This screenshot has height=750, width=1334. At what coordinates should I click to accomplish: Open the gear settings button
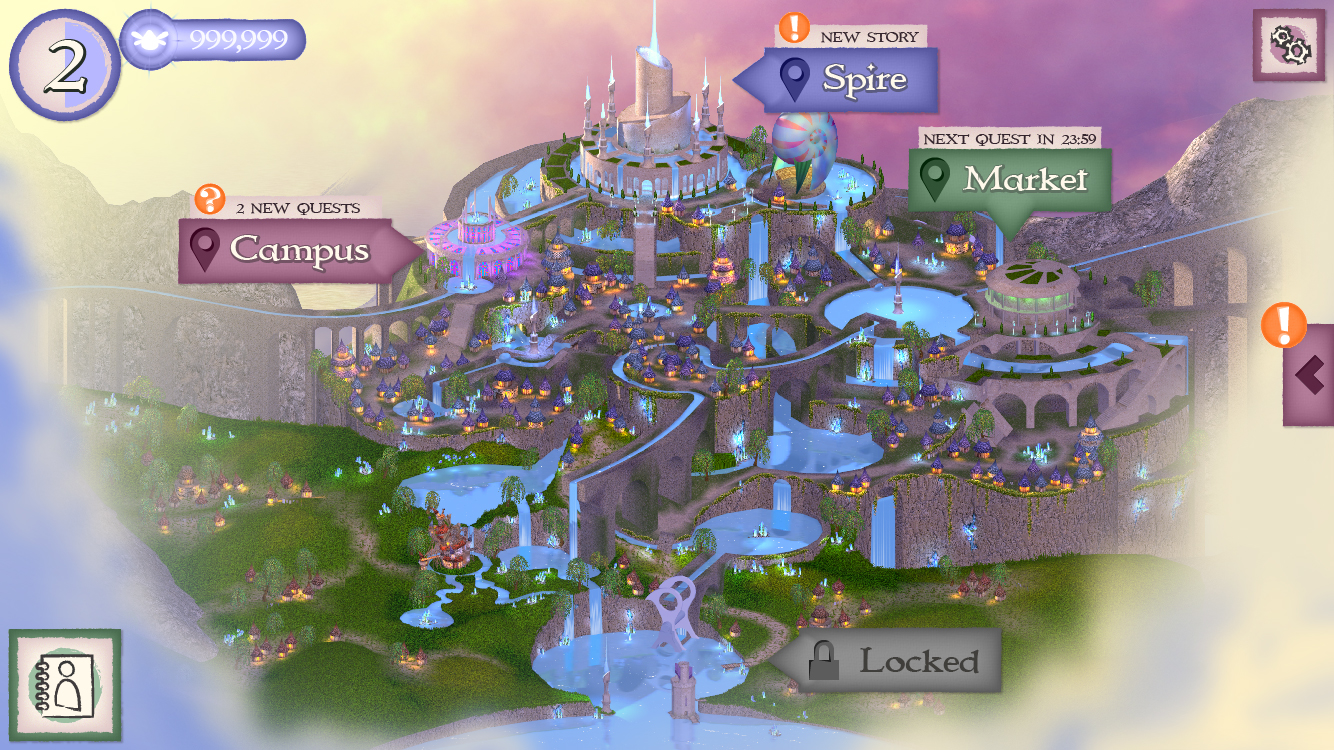coord(1288,45)
